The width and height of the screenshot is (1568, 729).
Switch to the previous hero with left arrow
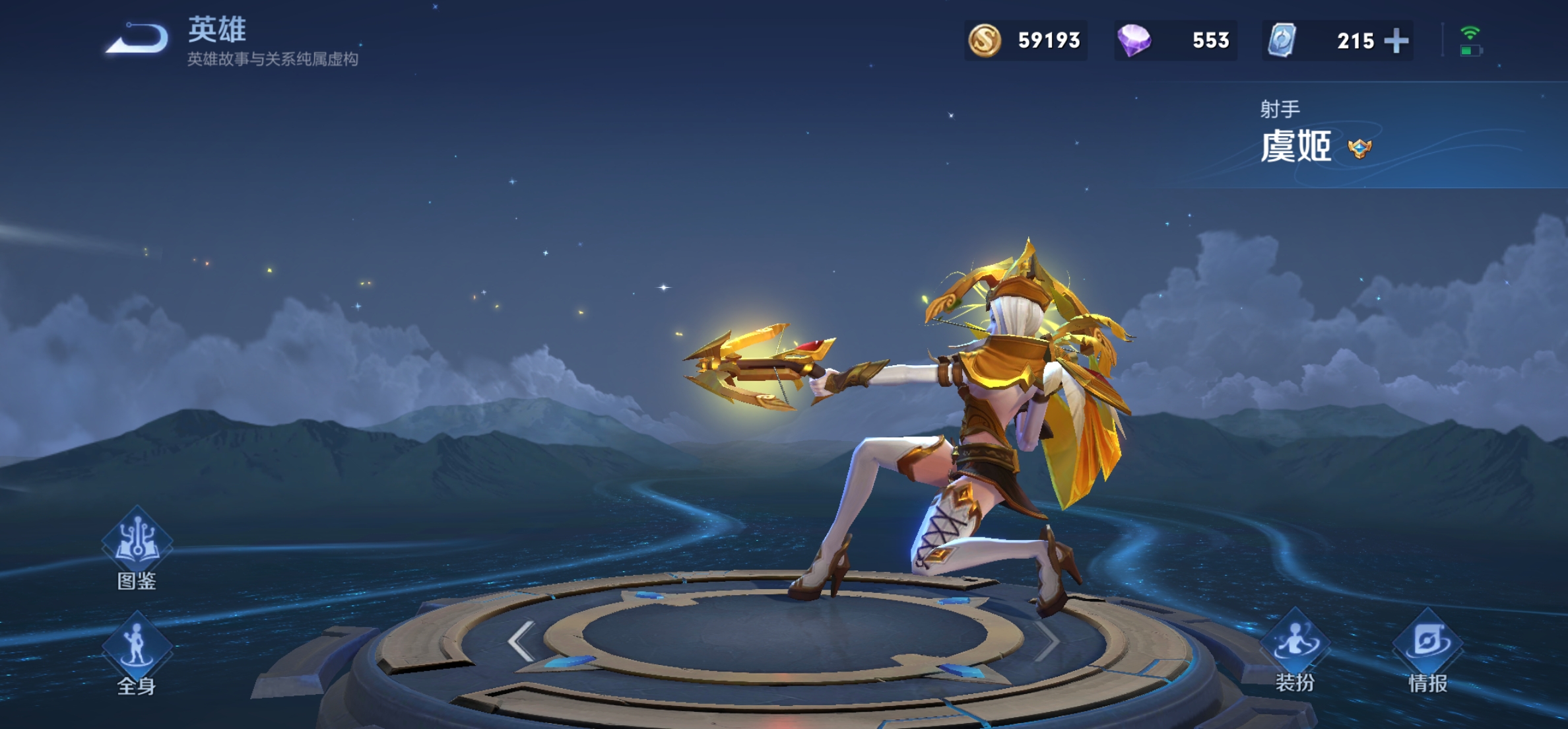click(x=521, y=641)
